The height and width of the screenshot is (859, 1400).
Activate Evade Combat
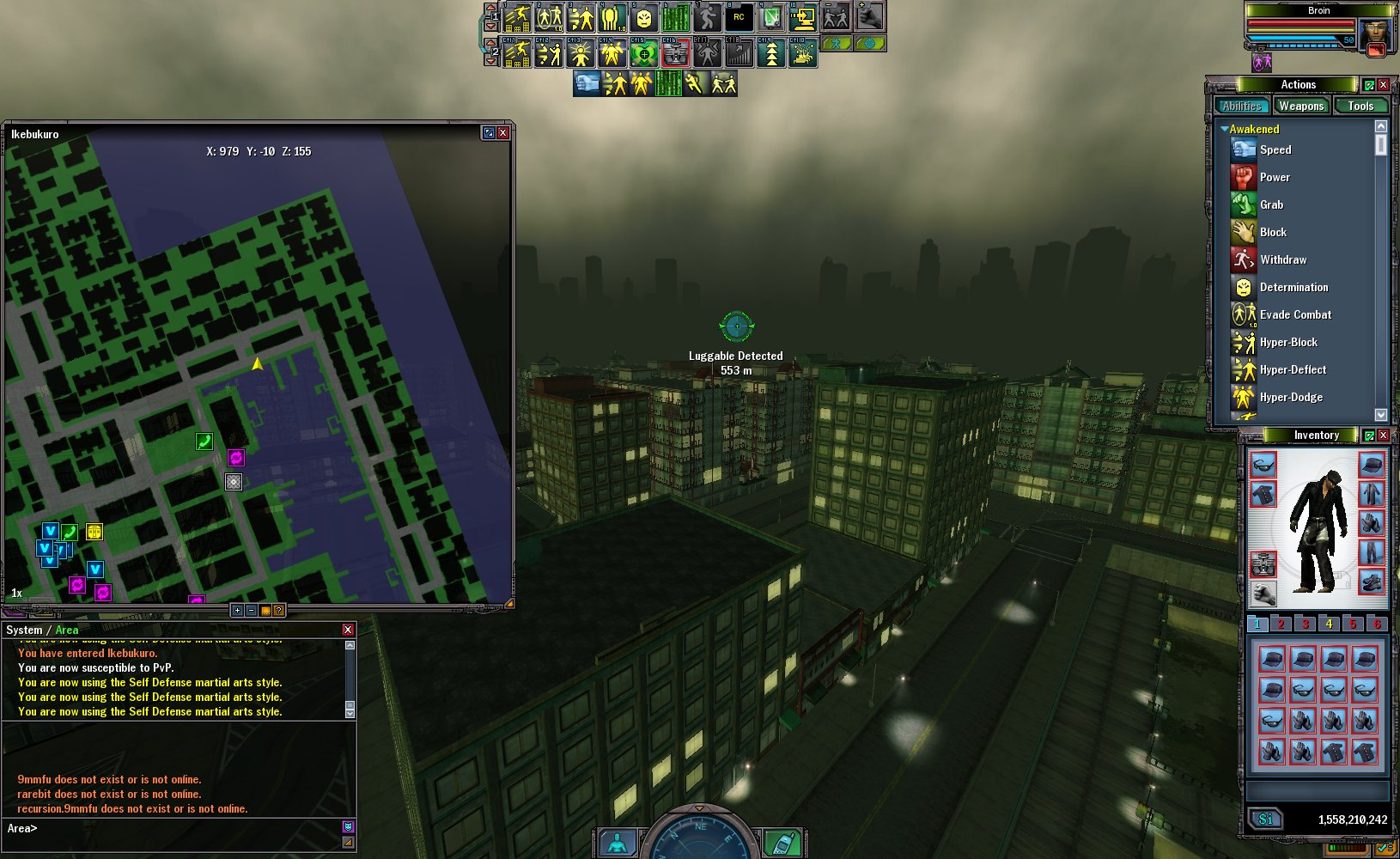point(1295,314)
